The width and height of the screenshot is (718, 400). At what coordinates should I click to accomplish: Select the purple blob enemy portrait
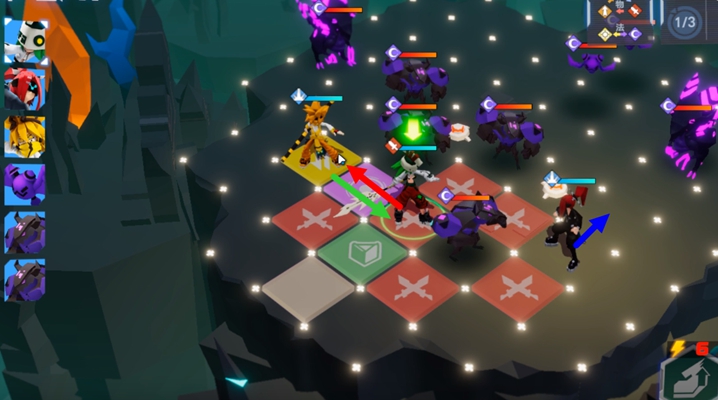click(25, 184)
